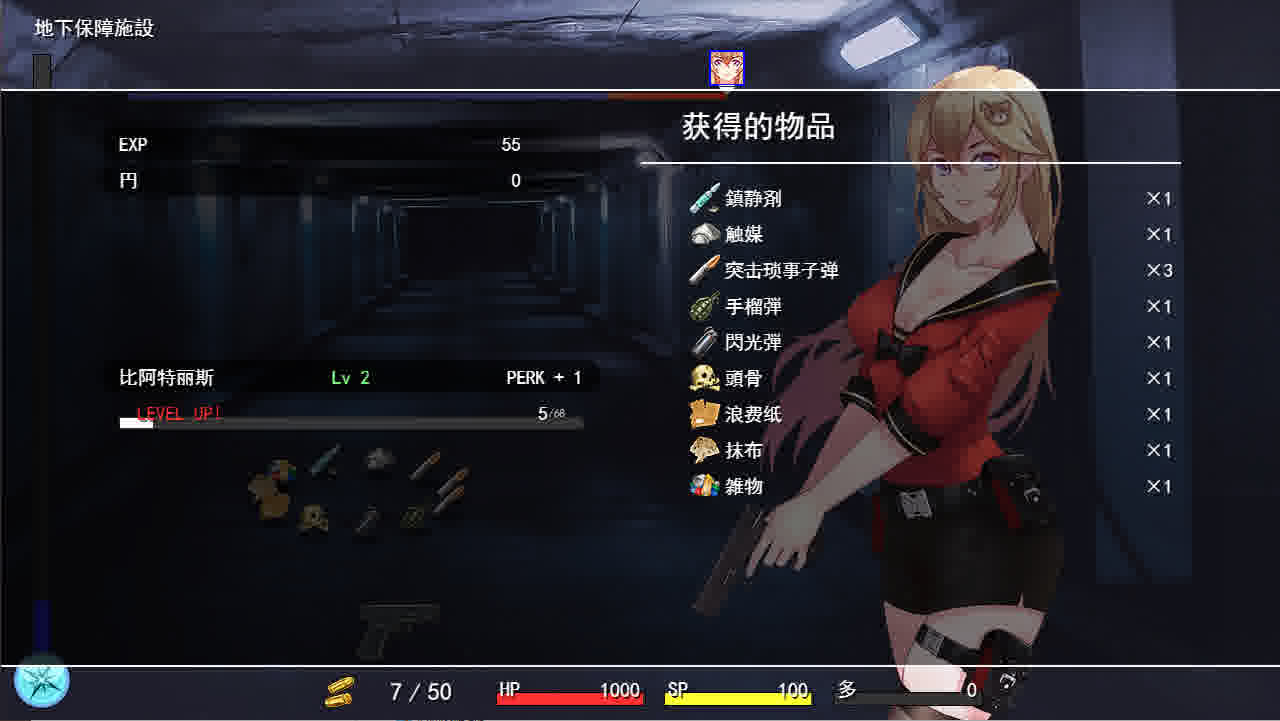Click the 手榴弹 grenade icon

coord(705,306)
